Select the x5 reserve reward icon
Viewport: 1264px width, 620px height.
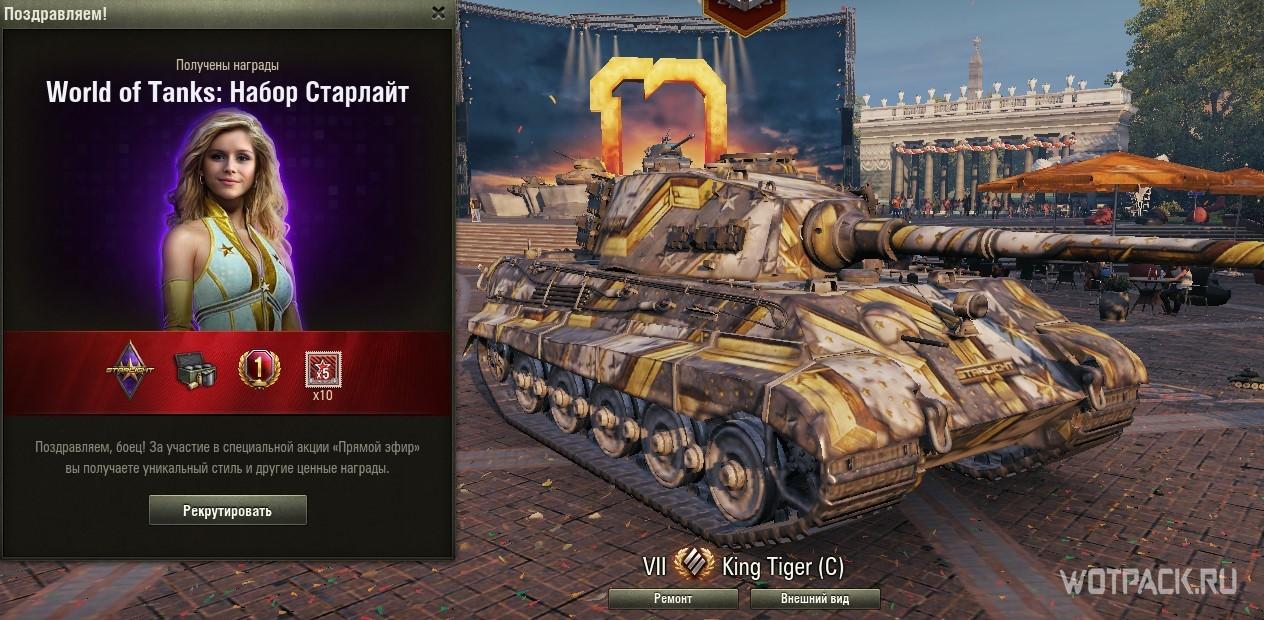coord(322,370)
